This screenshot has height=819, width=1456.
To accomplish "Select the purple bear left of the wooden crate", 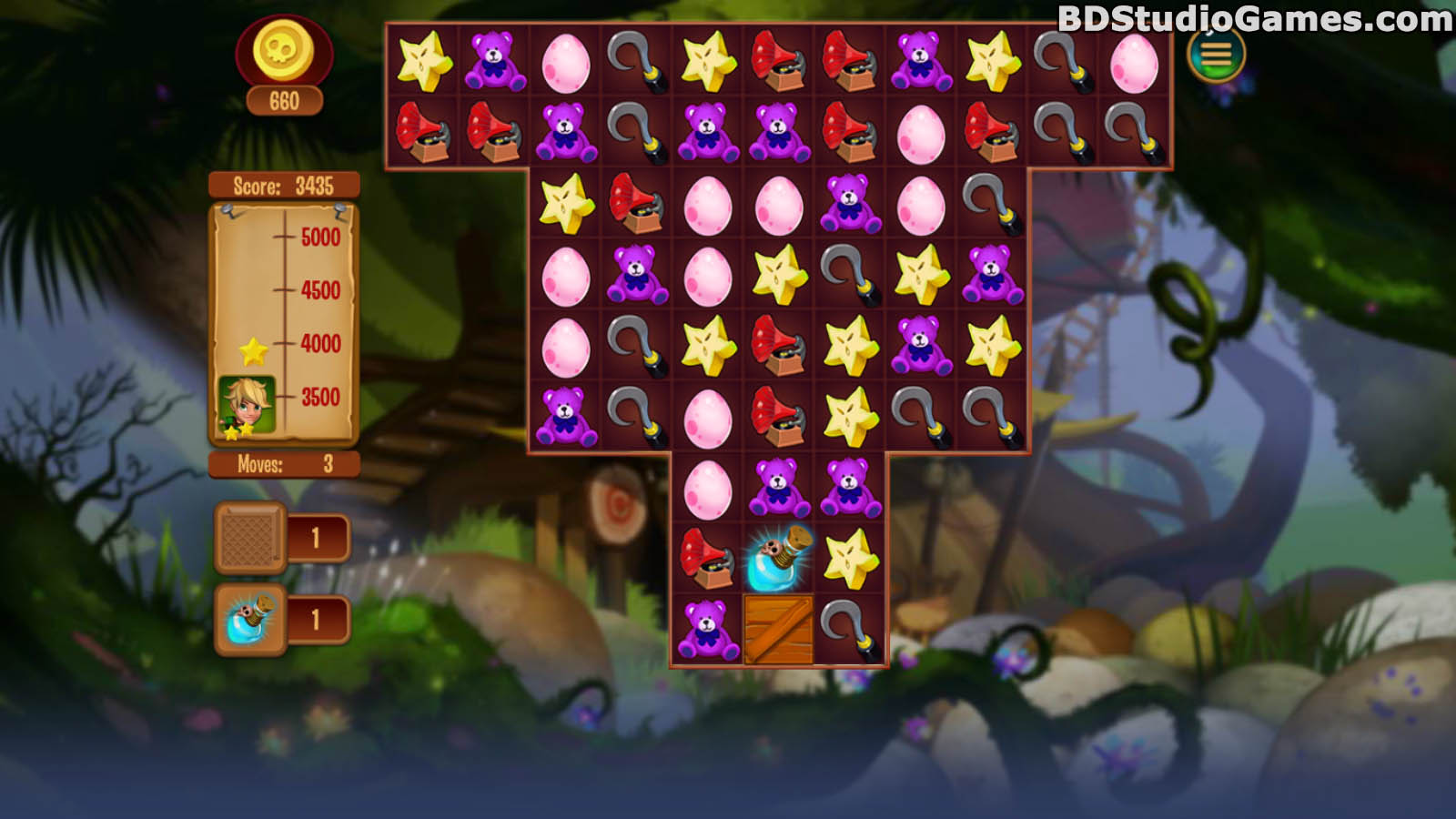I will (708, 629).
